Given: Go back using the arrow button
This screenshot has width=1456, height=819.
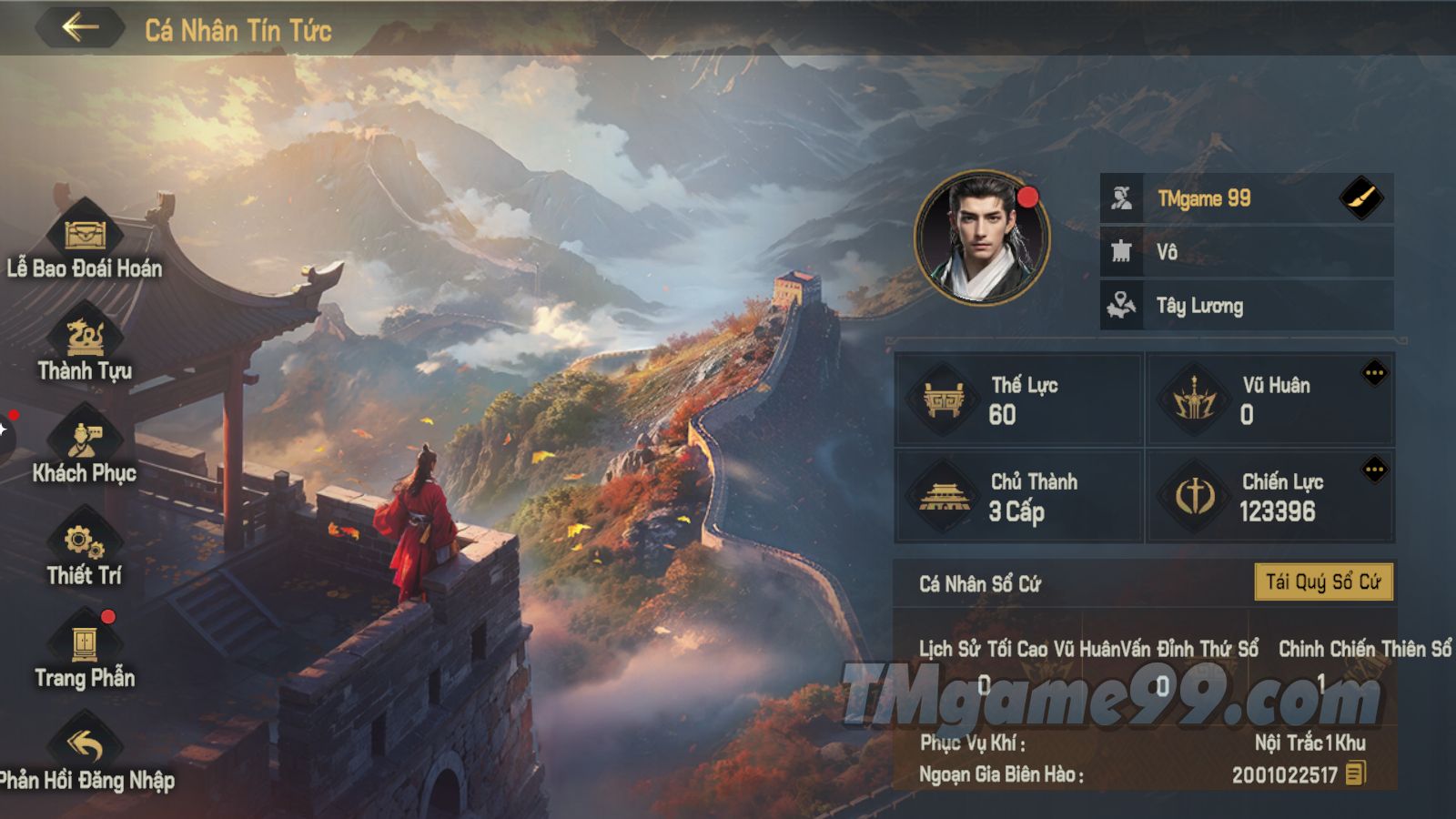Looking at the screenshot, I should pyautogui.click(x=80, y=27).
